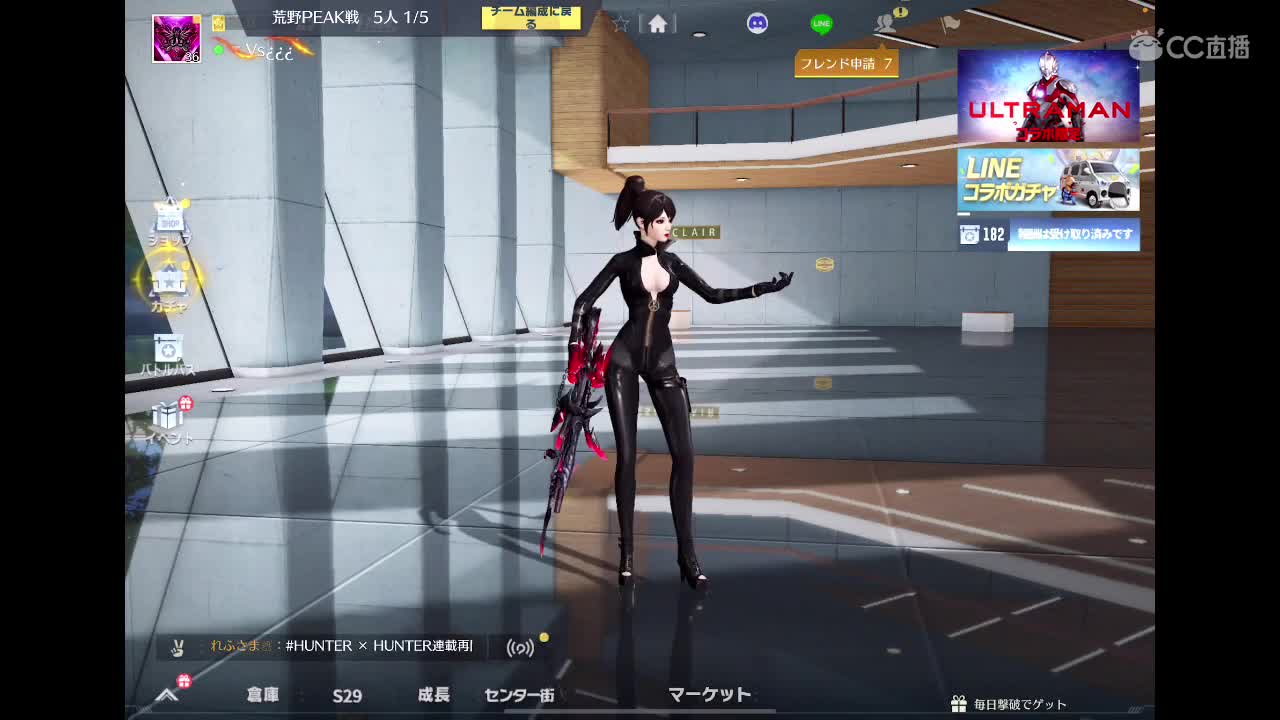
Task: Open the フレンド申請 7 notification
Action: (848, 62)
